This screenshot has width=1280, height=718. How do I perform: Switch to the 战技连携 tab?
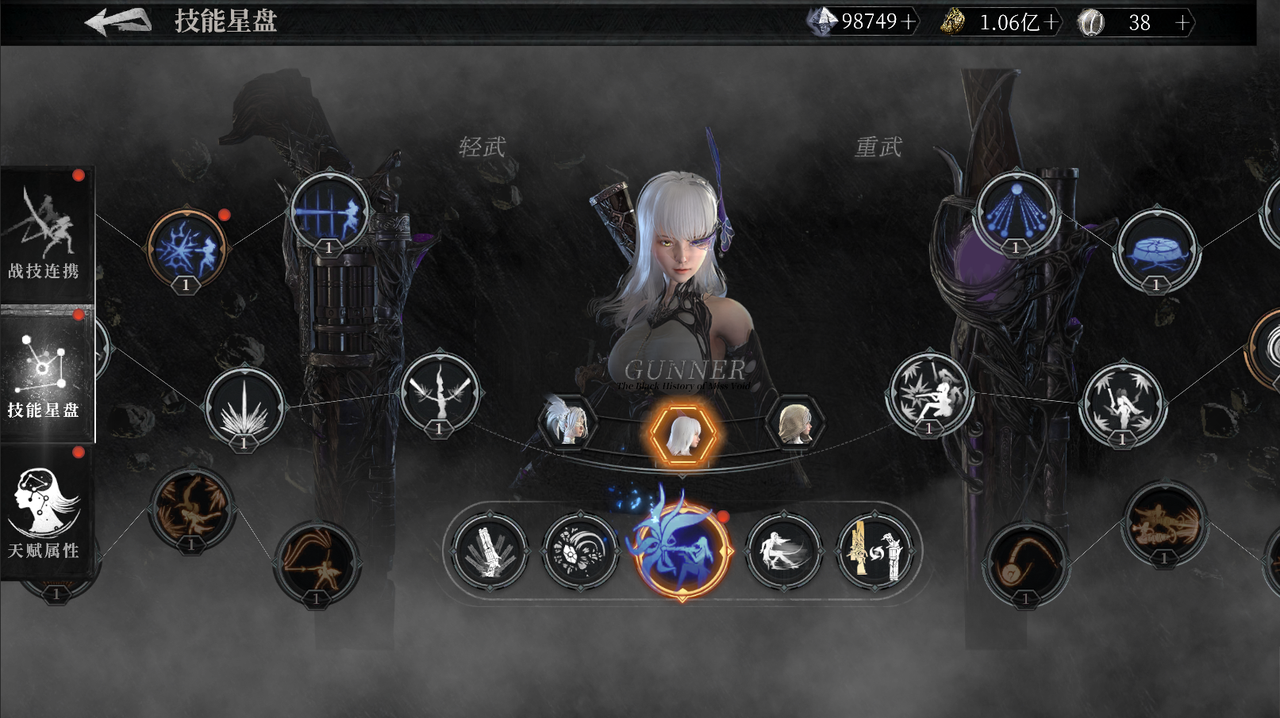coord(46,235)
